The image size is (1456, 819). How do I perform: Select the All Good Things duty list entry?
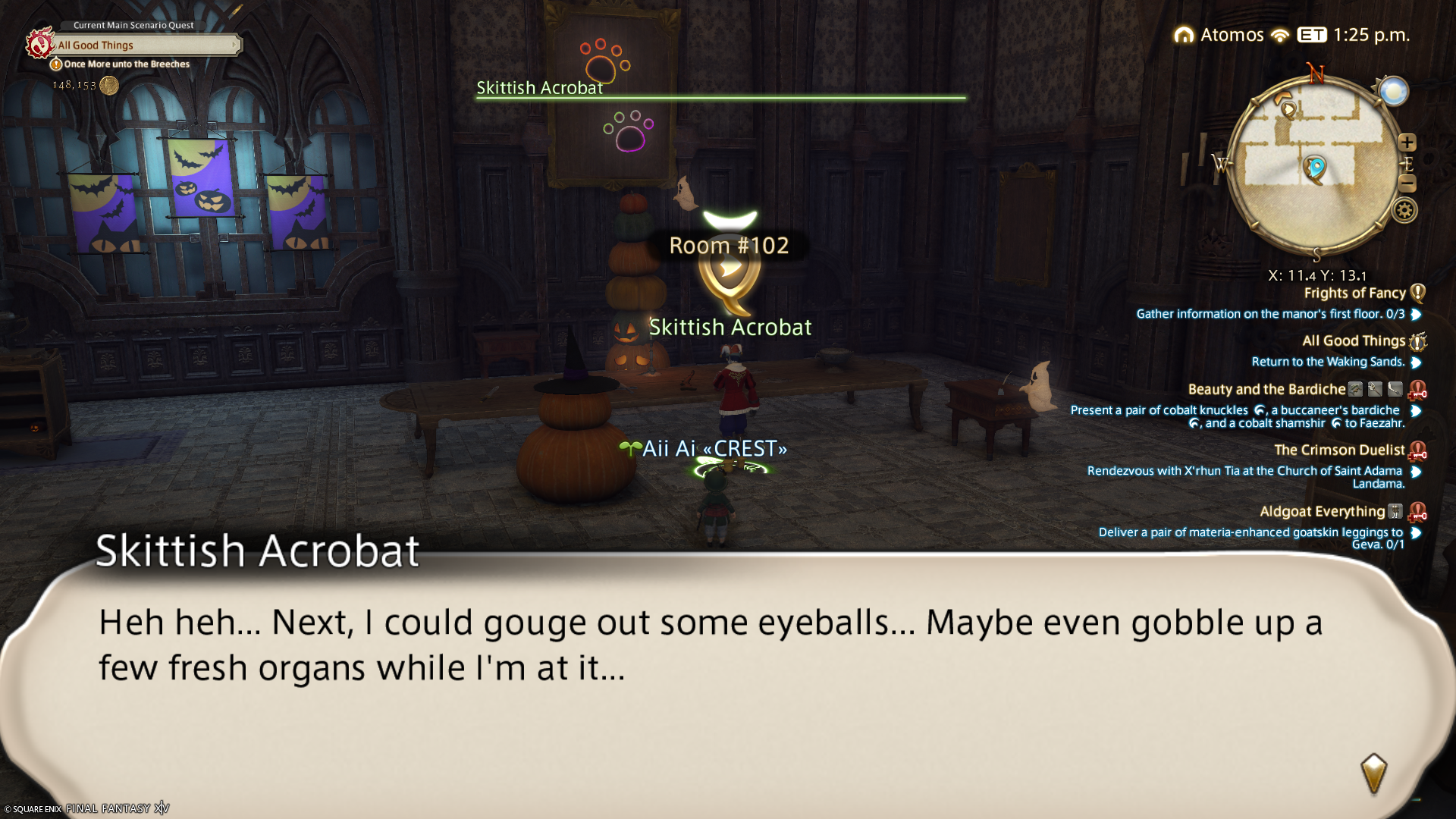1354,341
